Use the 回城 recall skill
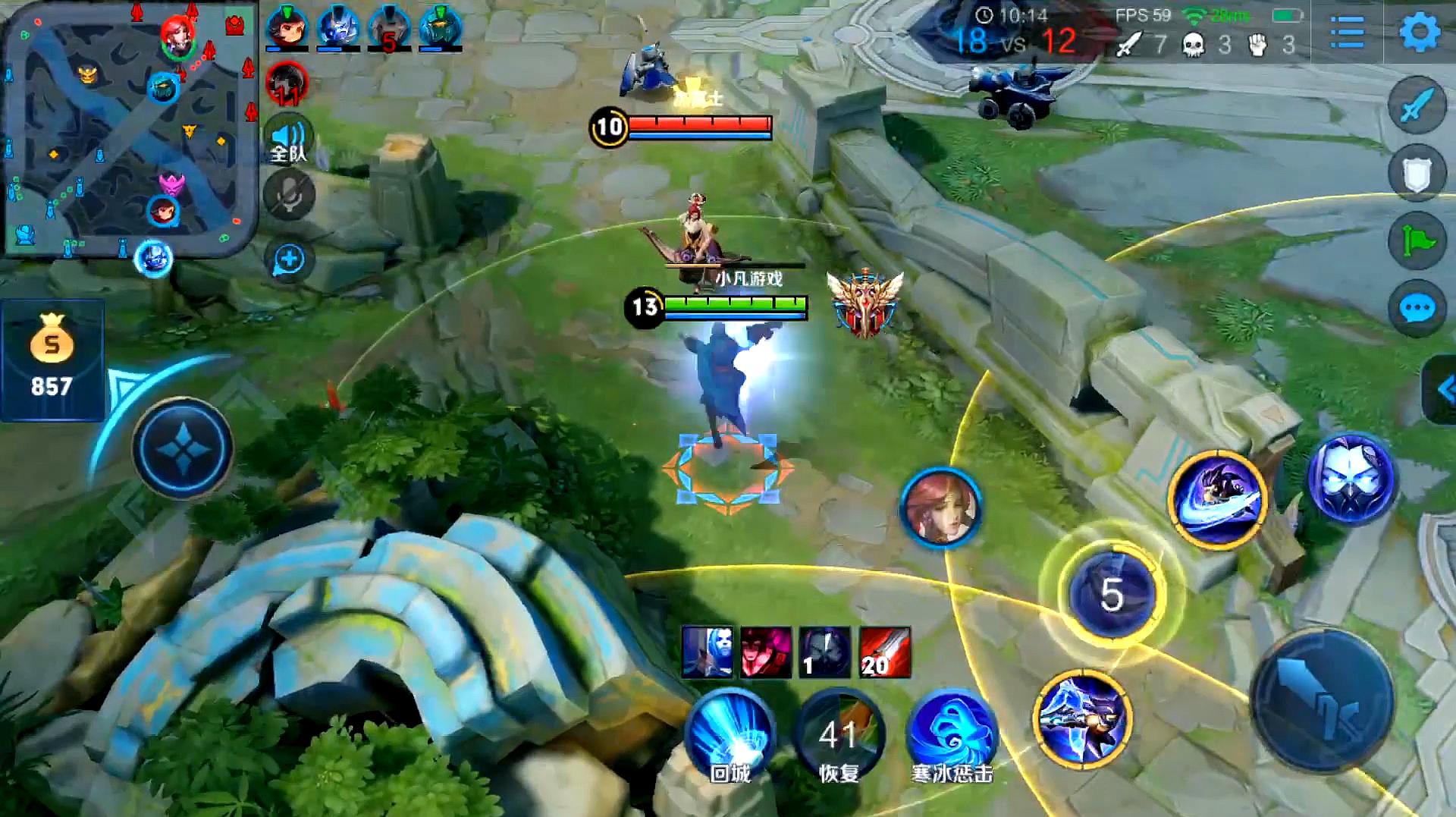Image resolution: width=1456 pixels, height=817 pixels. click(730, 734)
